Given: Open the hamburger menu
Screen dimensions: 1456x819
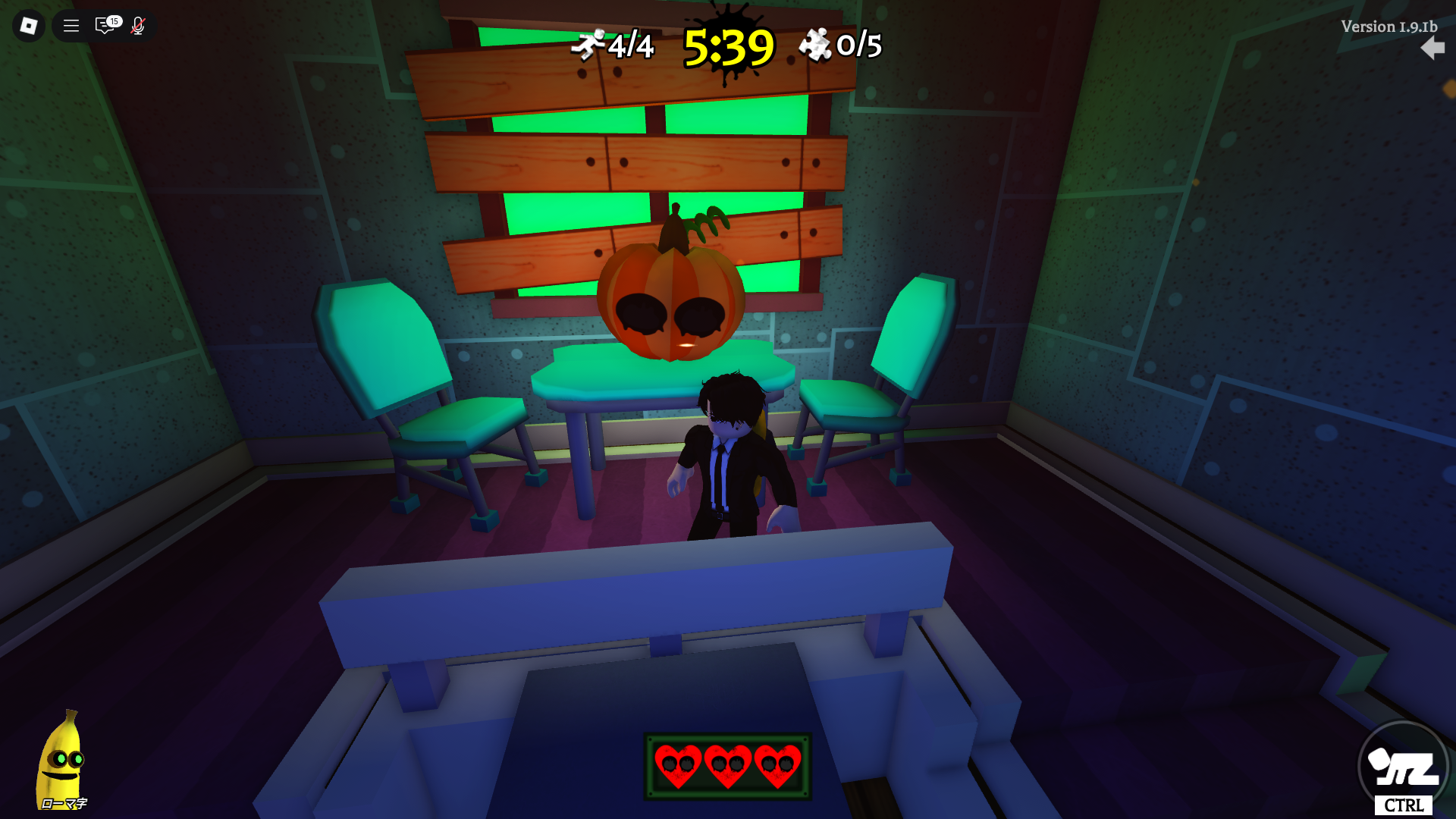Looking at the screenshot, I should pos(70,26).
